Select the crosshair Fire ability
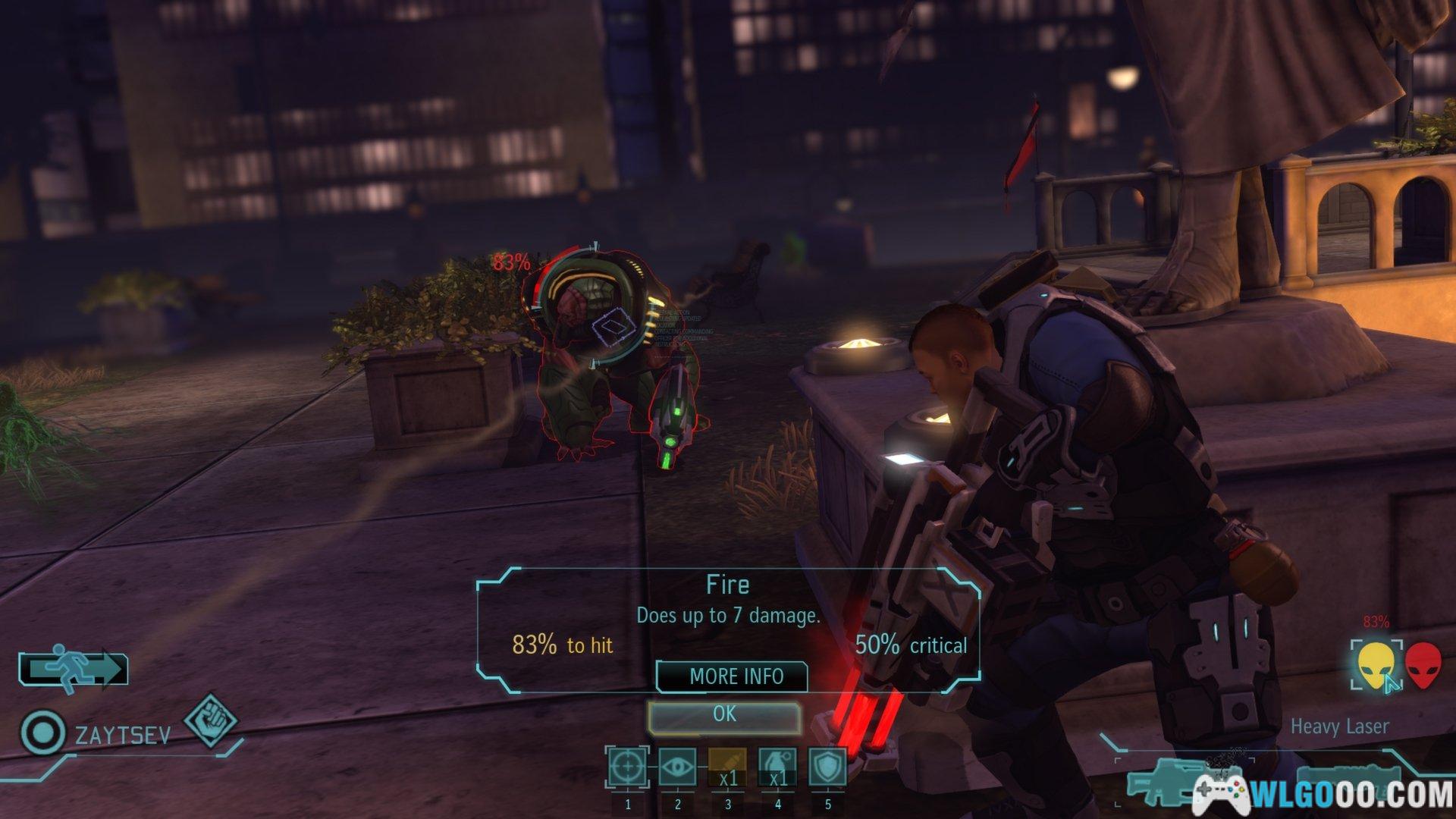Screen dimensions: 1456x819 point(628,767)
